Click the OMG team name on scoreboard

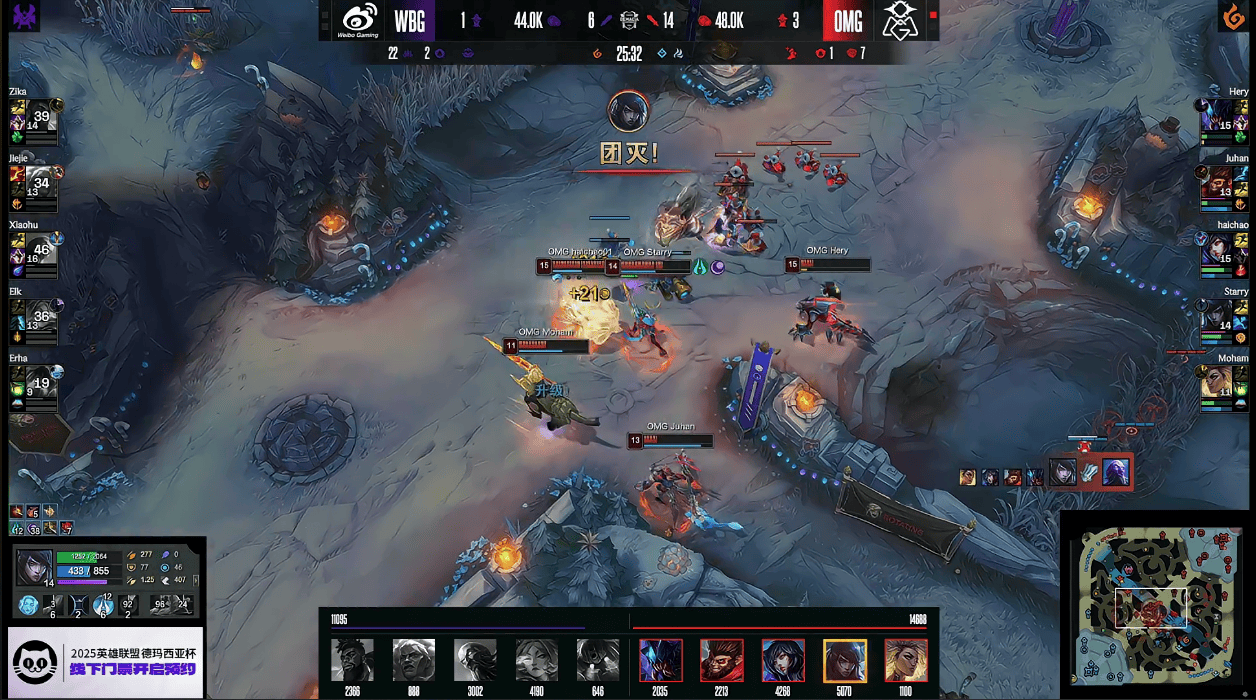(848, 21)
